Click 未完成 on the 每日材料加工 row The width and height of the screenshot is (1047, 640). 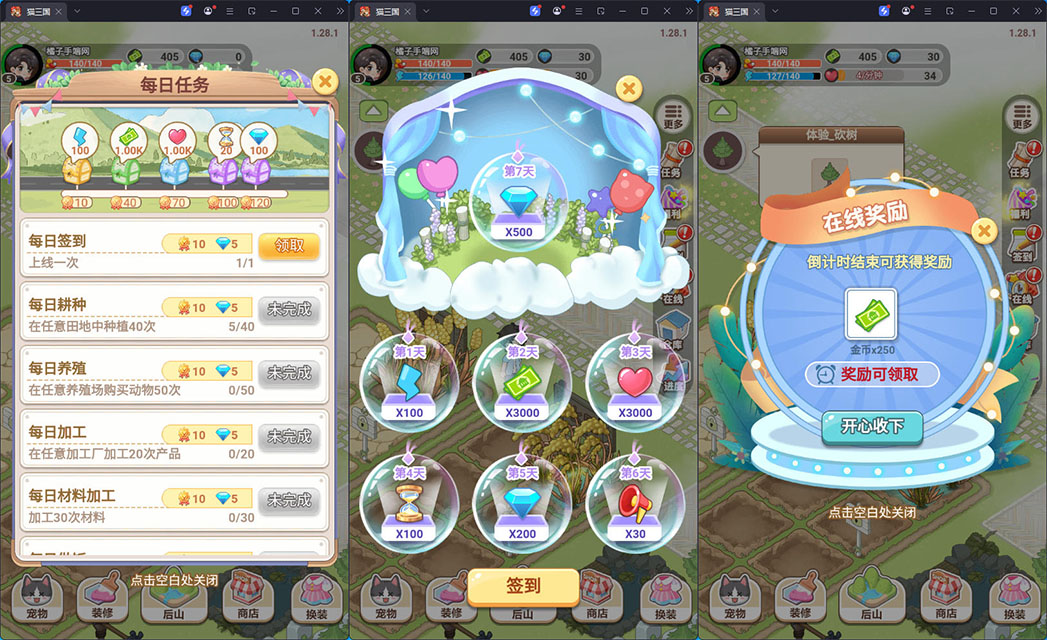288,499
